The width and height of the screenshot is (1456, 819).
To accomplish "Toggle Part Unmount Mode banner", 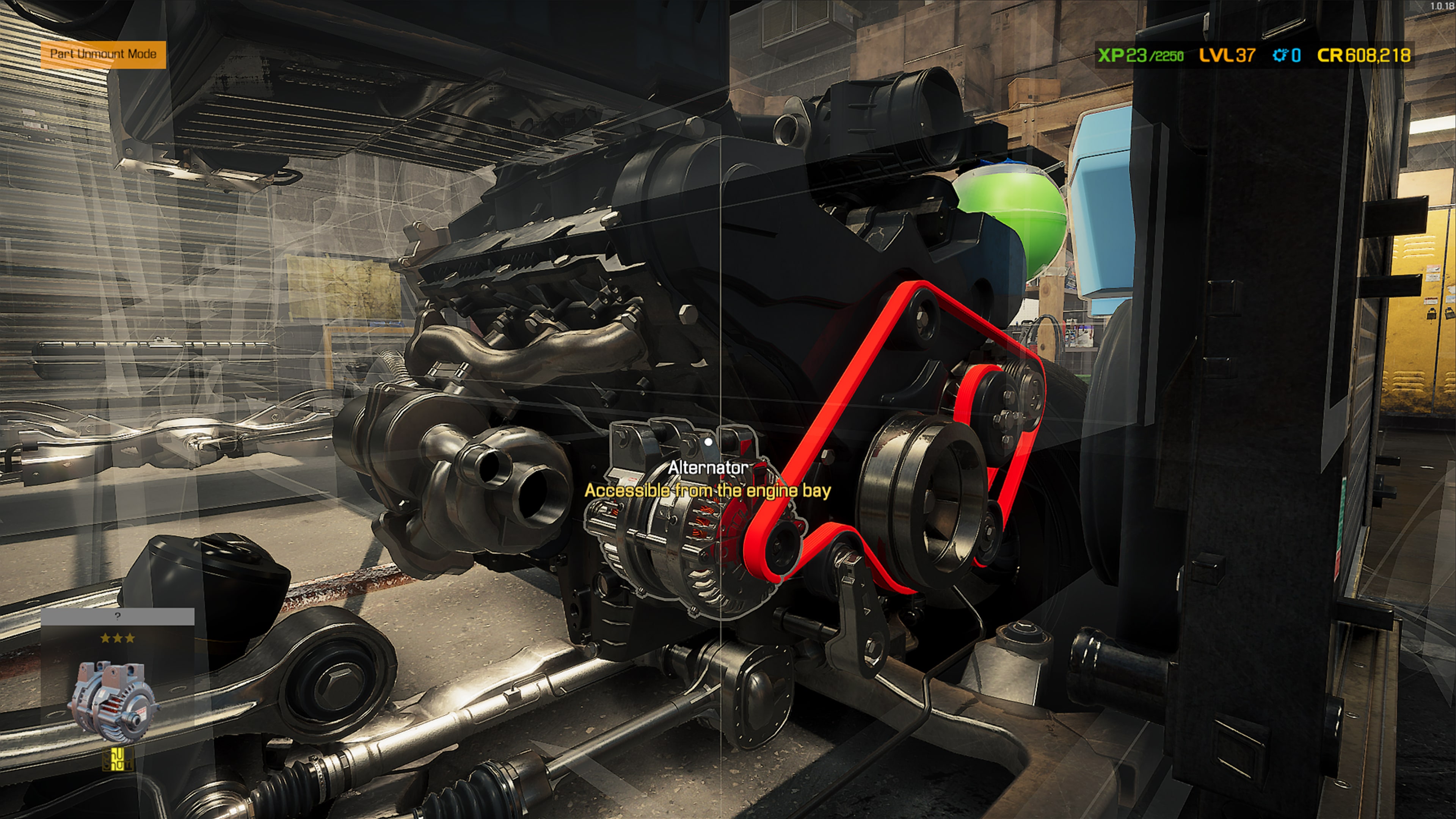I will 103,55.
